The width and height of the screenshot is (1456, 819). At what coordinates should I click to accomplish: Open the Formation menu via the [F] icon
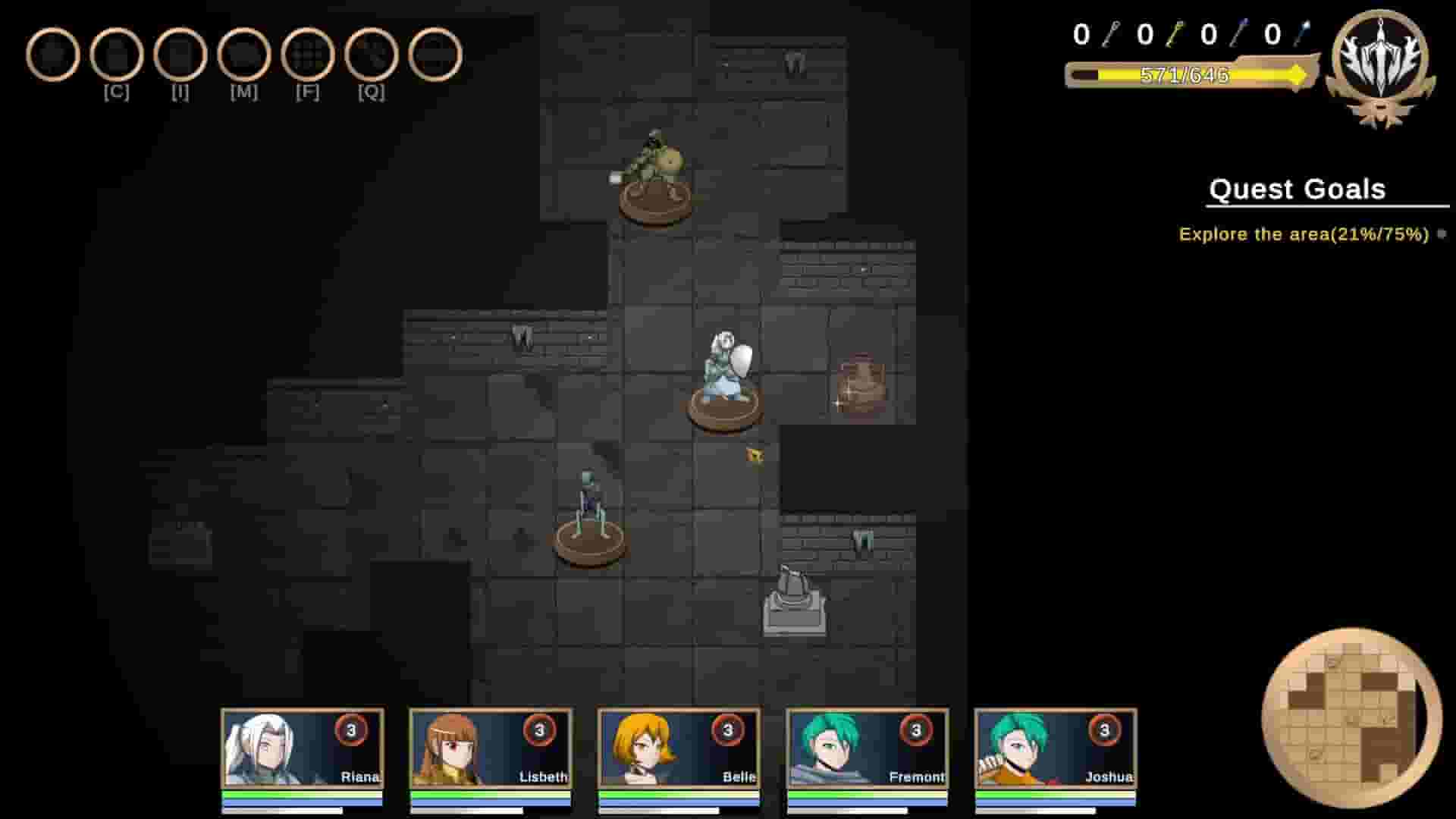tap(306, 55)
